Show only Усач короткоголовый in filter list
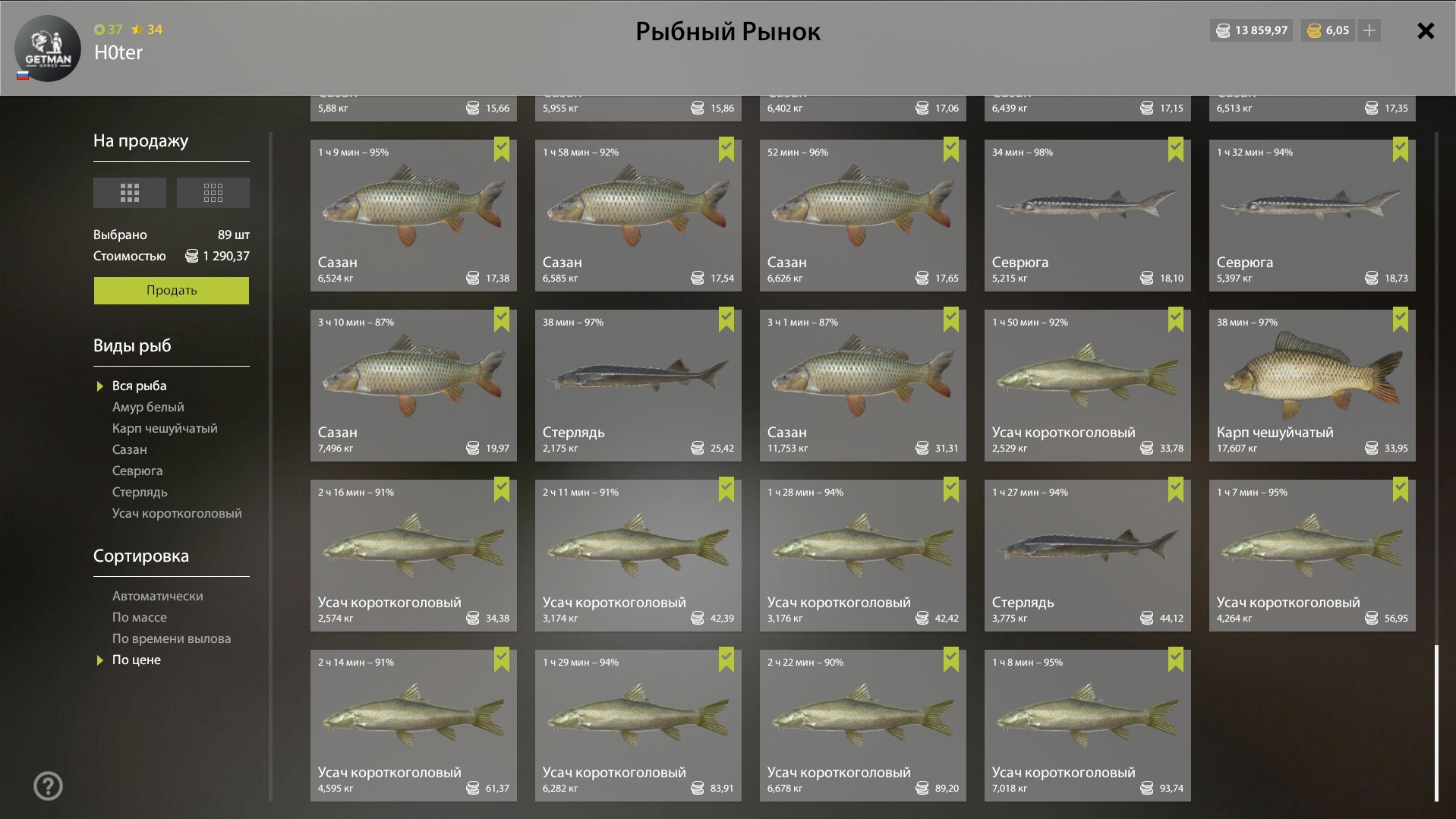Viewport: 1456px width, 819px height. coord(177,514)
